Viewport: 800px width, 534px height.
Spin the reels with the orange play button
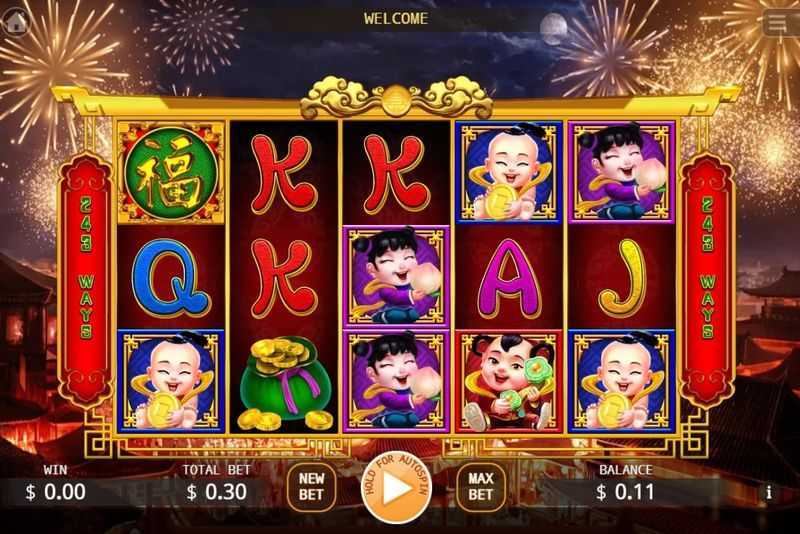pyautogui.click(x=396, y=490)
